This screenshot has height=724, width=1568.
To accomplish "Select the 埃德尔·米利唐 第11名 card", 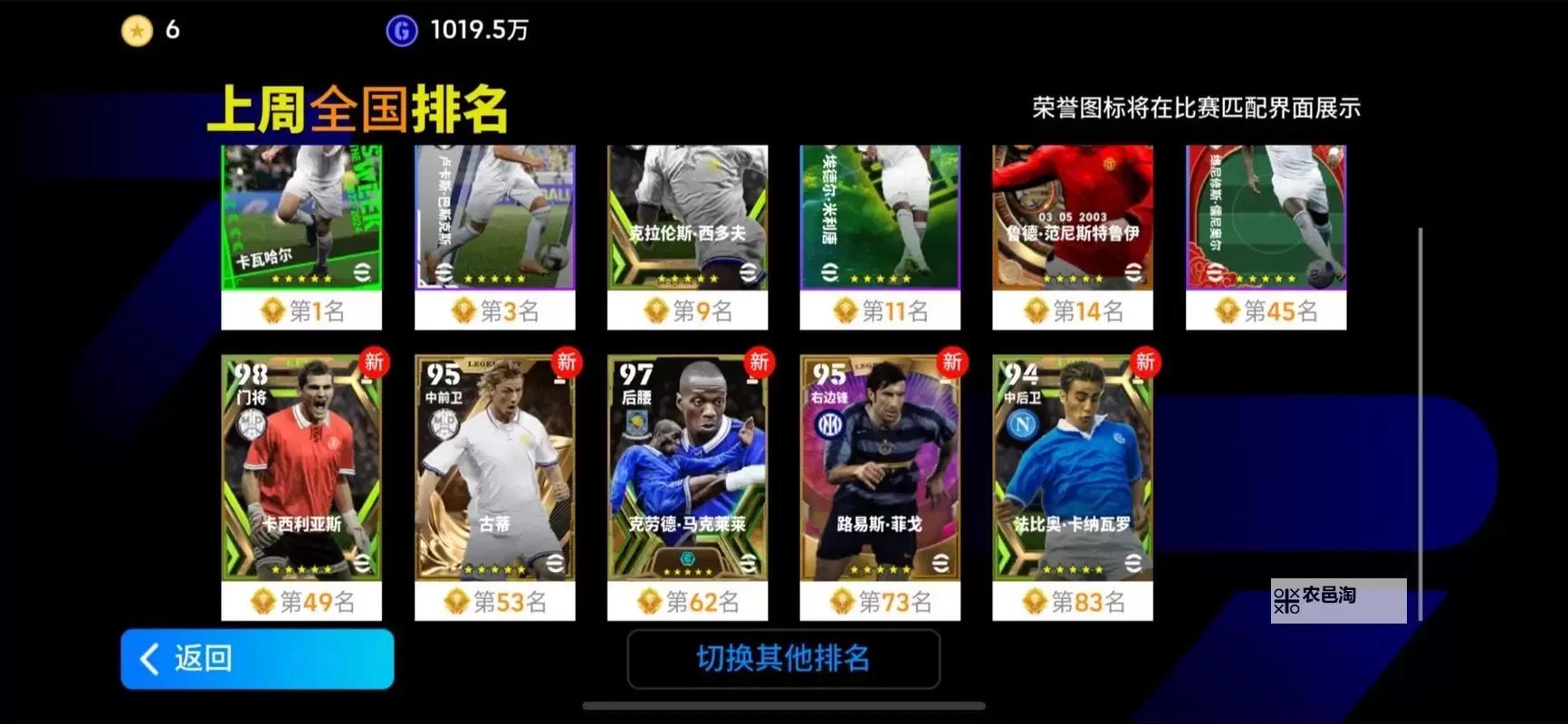I will click(x=880, y=217).
